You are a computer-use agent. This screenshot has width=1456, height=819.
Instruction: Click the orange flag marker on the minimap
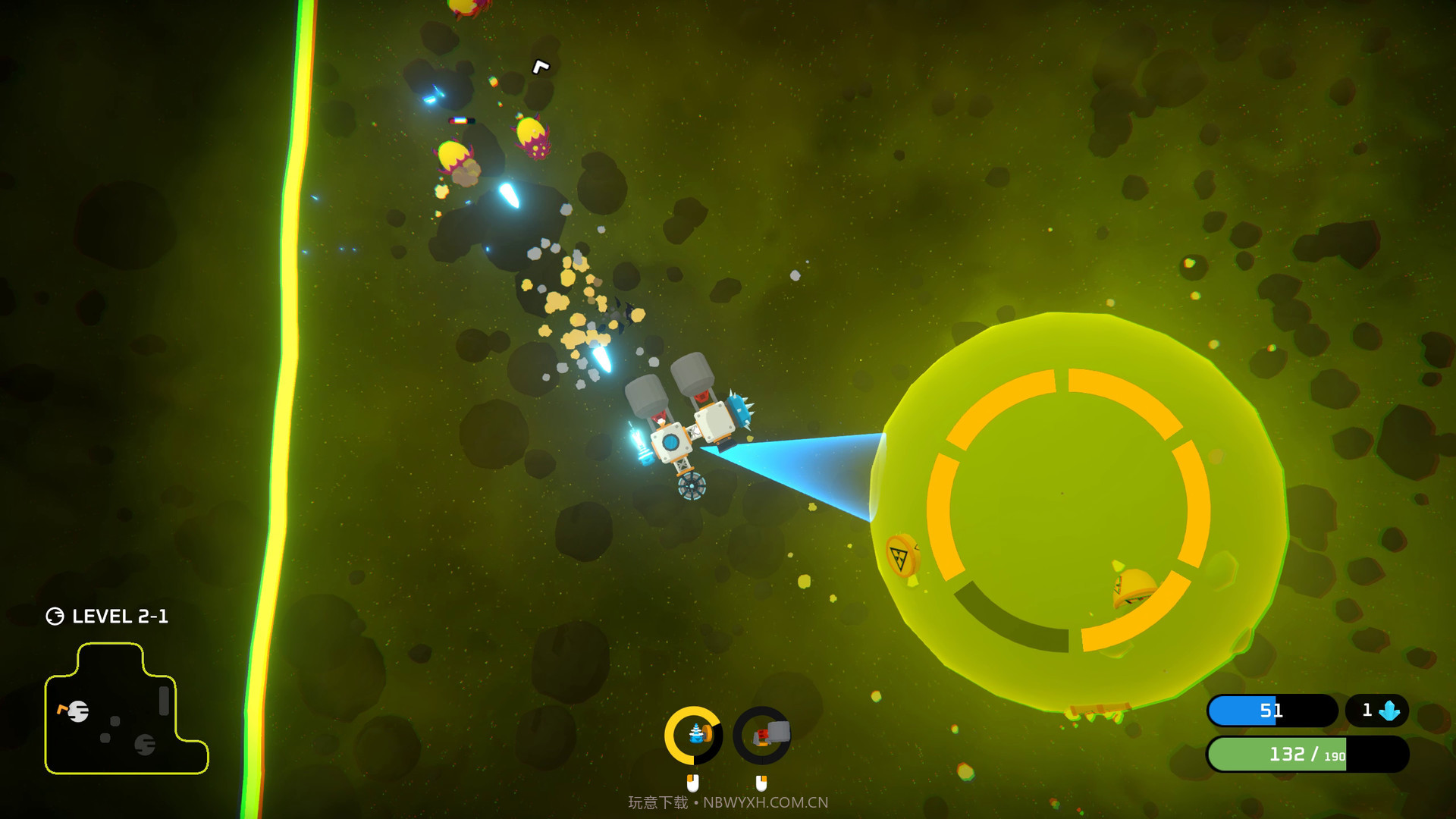pyautogui.click(x=63, y=710)
